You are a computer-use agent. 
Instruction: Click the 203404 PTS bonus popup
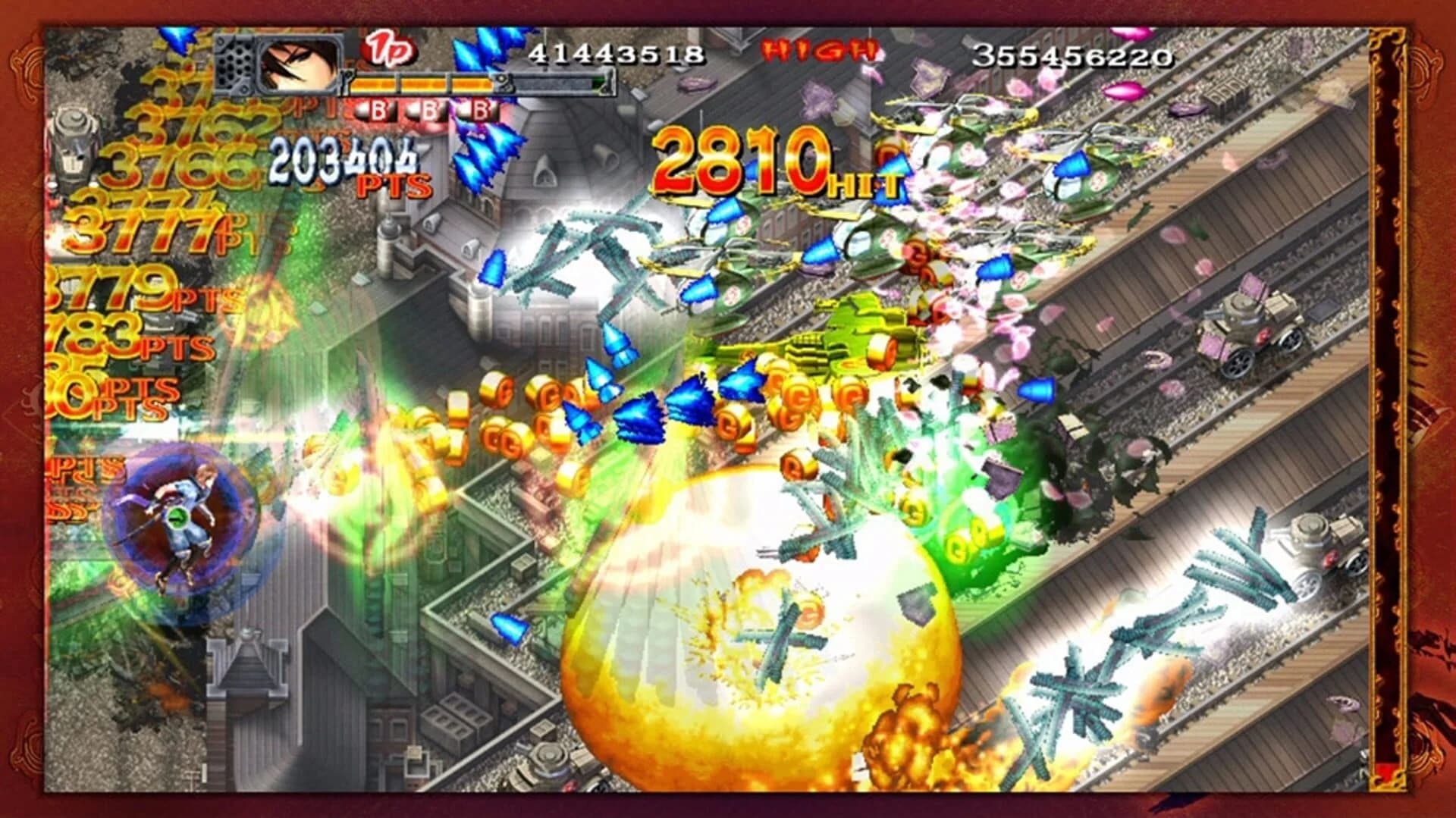[x=343, y=159]
